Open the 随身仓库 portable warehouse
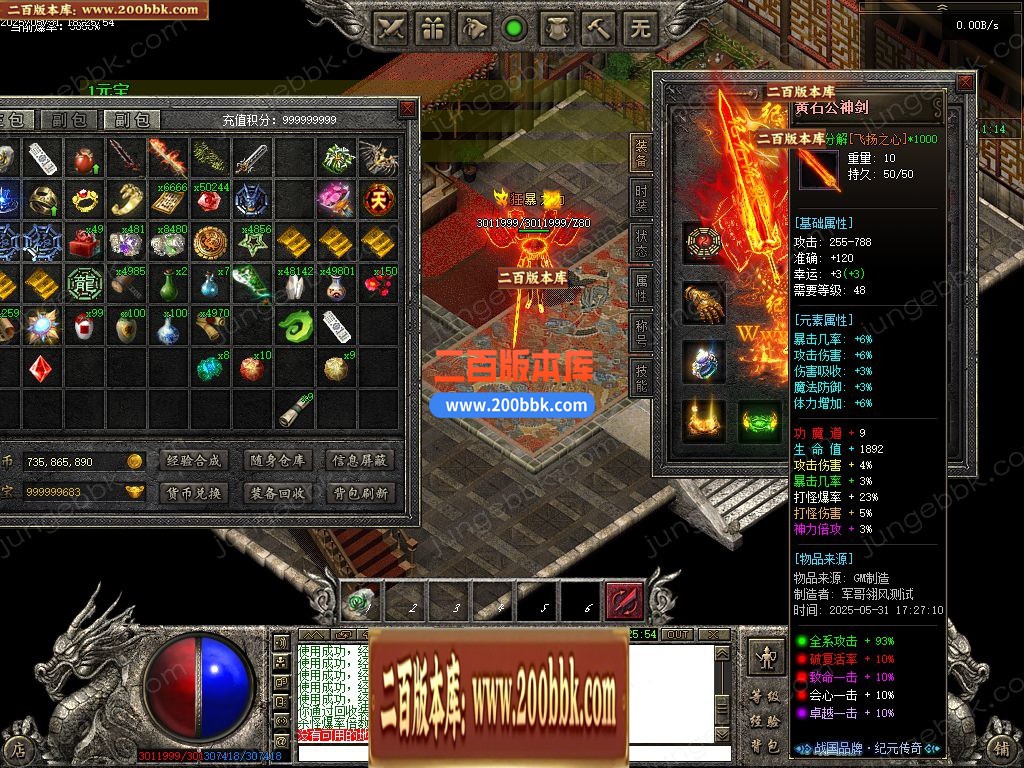This screenshot has width=1024, height=768. 275,461
